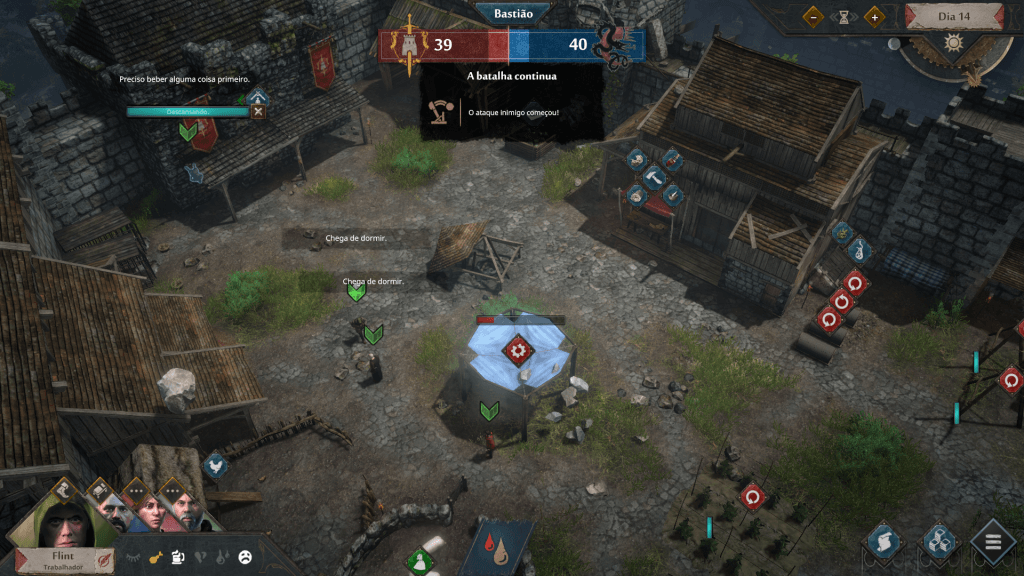
Task: Select the red-clothed woman's portrait
Action: pyautogui.click(x=150, y=513)
